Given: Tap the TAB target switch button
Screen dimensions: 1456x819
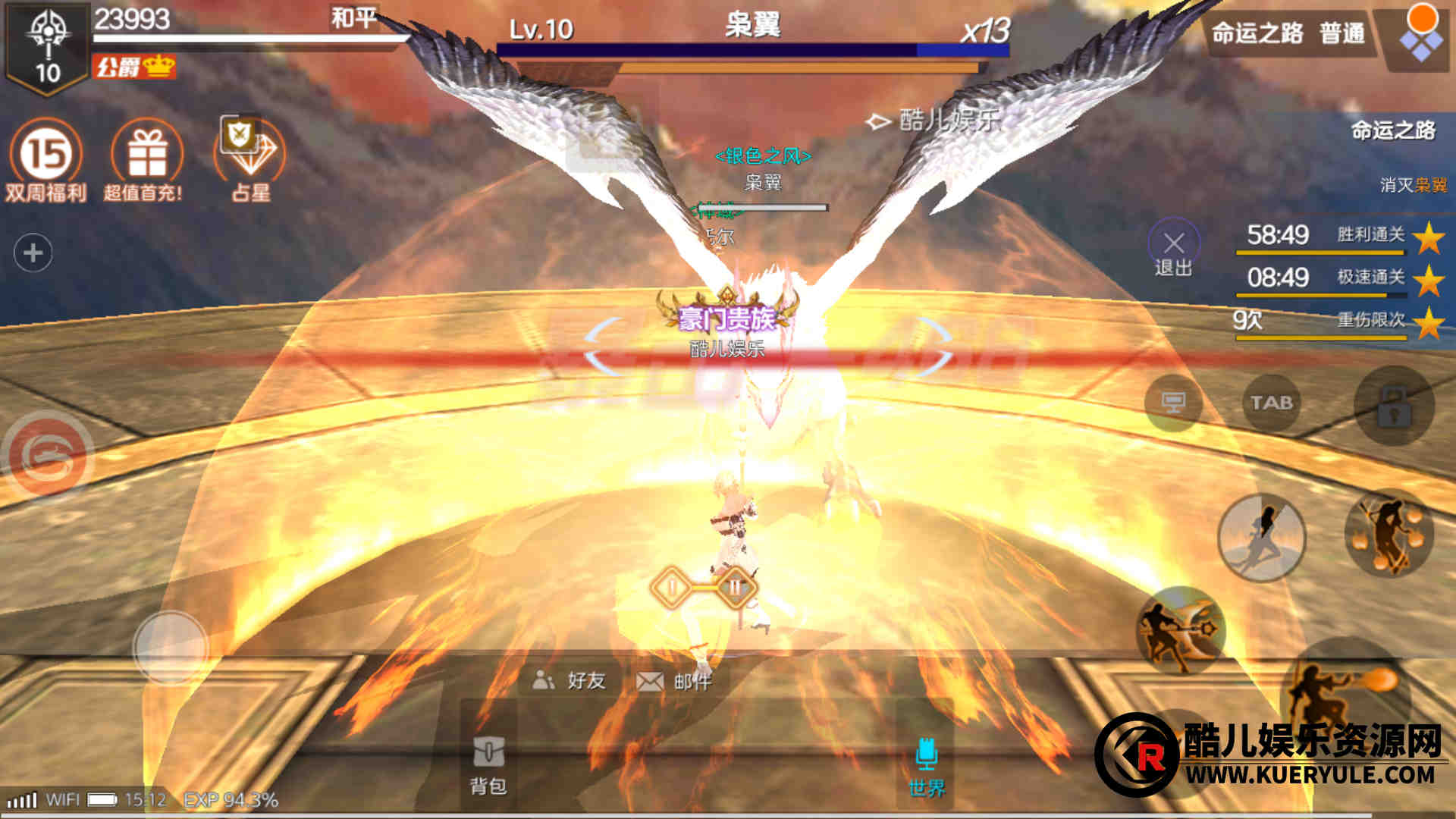Looking at the screenshot, I should click(1271, 403).
